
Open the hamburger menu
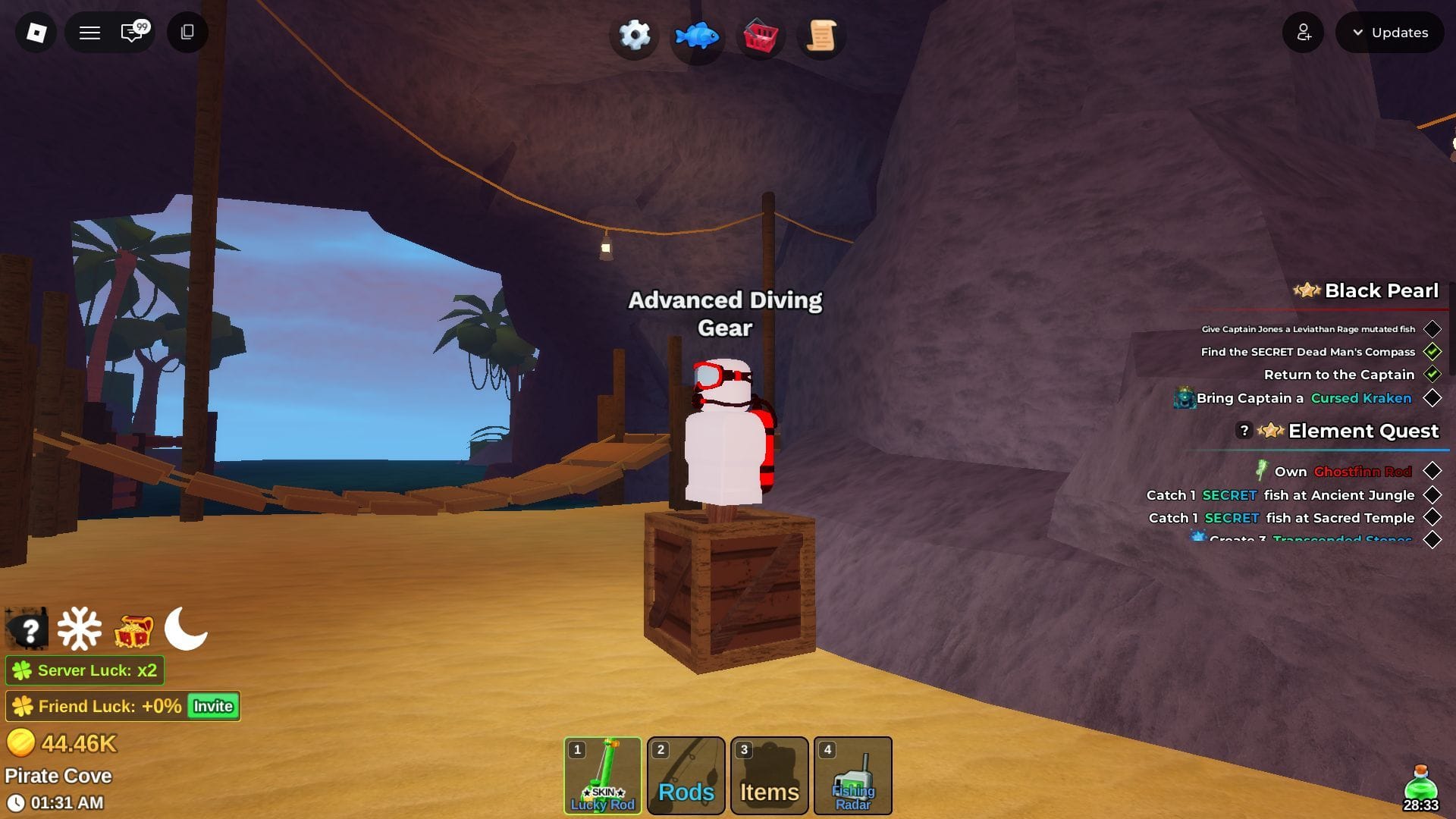[89, 33]
